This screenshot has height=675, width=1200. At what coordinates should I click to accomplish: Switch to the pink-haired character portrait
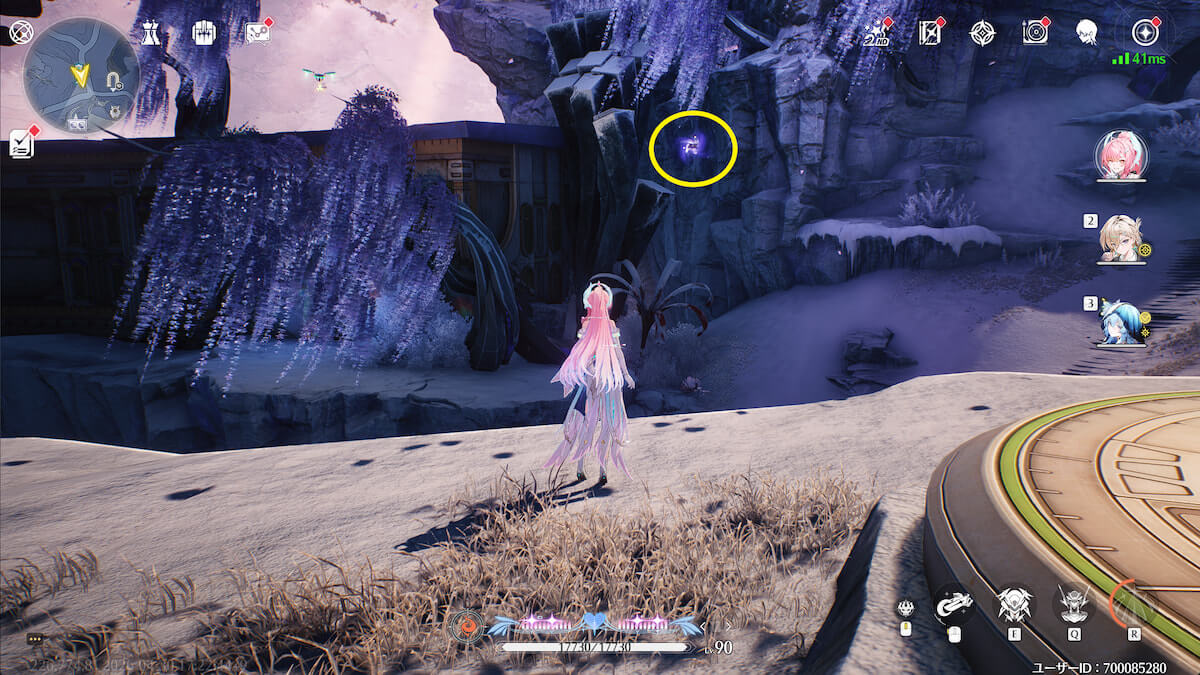(x=1121, y=156)
